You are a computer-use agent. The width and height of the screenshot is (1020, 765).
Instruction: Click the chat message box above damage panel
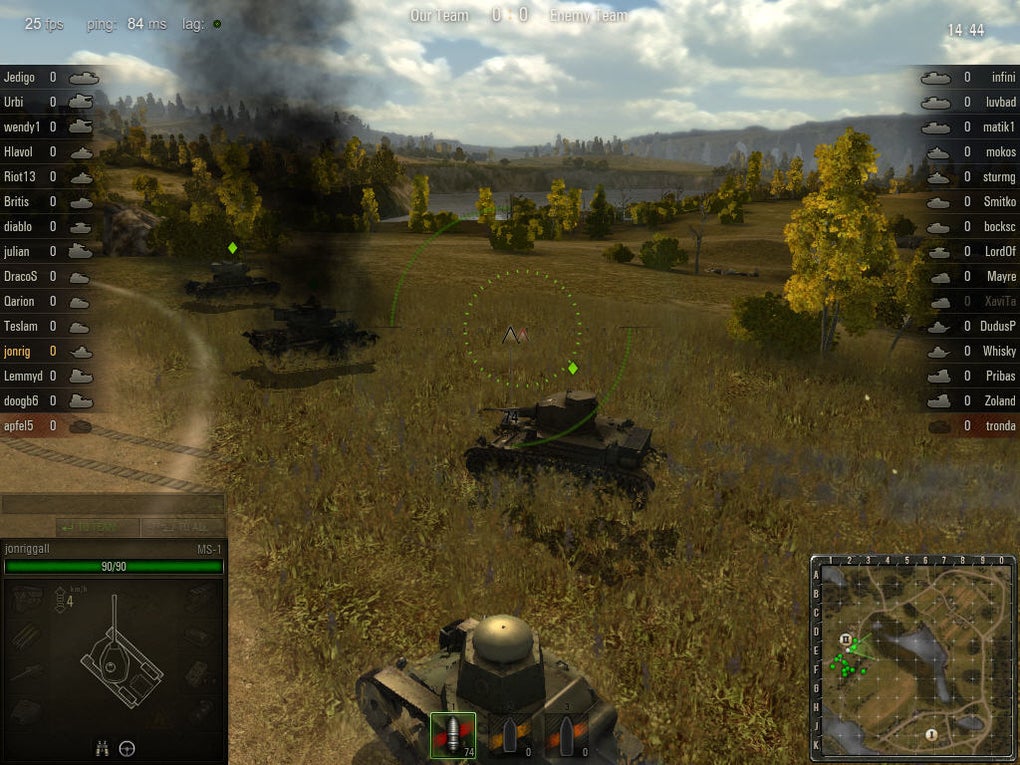coord(113,505)
